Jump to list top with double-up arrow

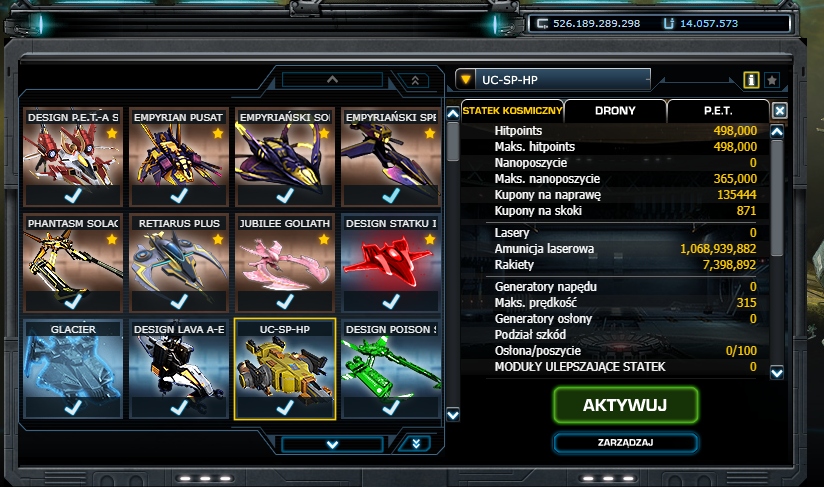[415, 80]
